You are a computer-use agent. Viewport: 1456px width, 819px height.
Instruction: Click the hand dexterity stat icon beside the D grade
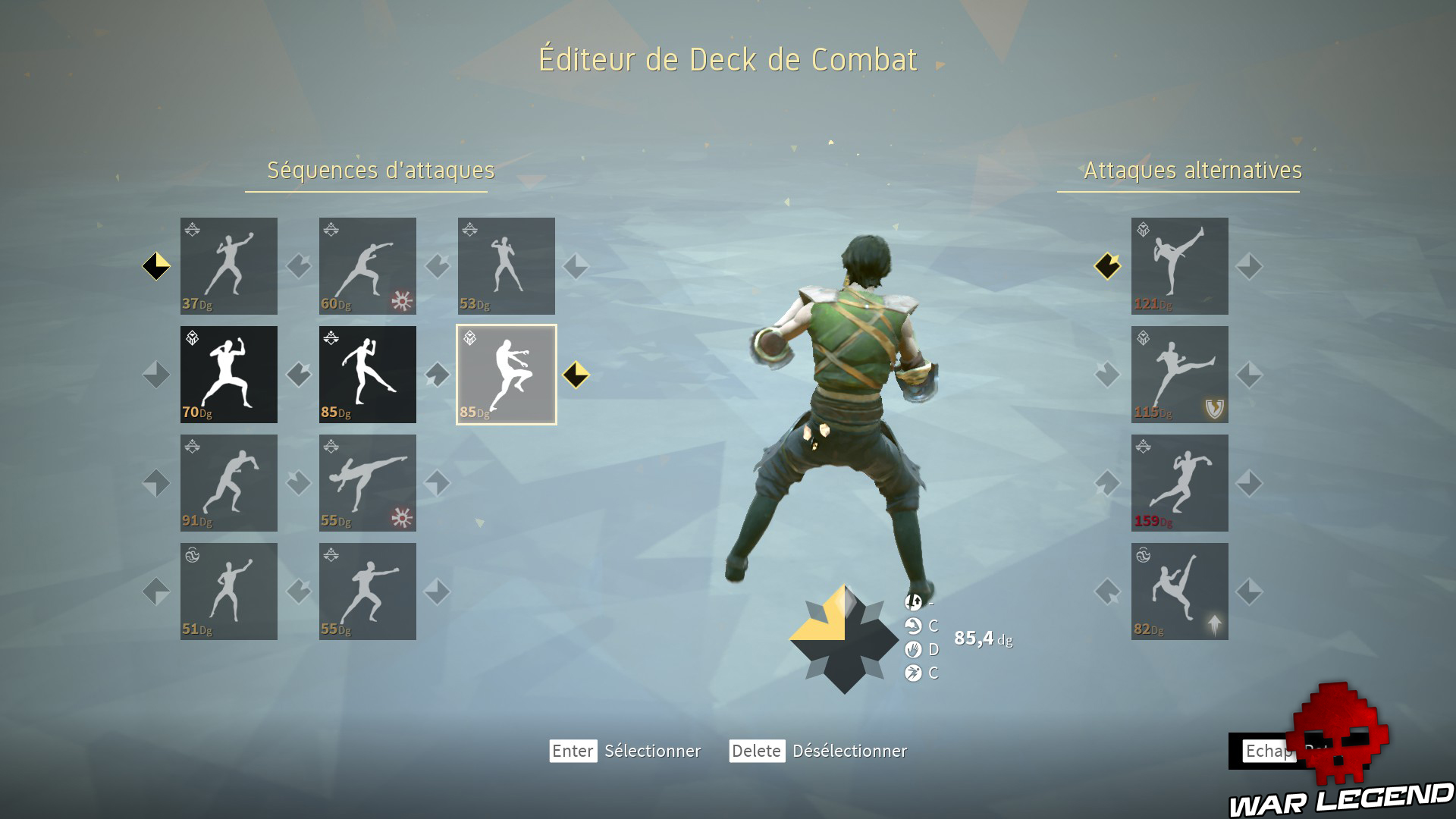coord(912,650)
